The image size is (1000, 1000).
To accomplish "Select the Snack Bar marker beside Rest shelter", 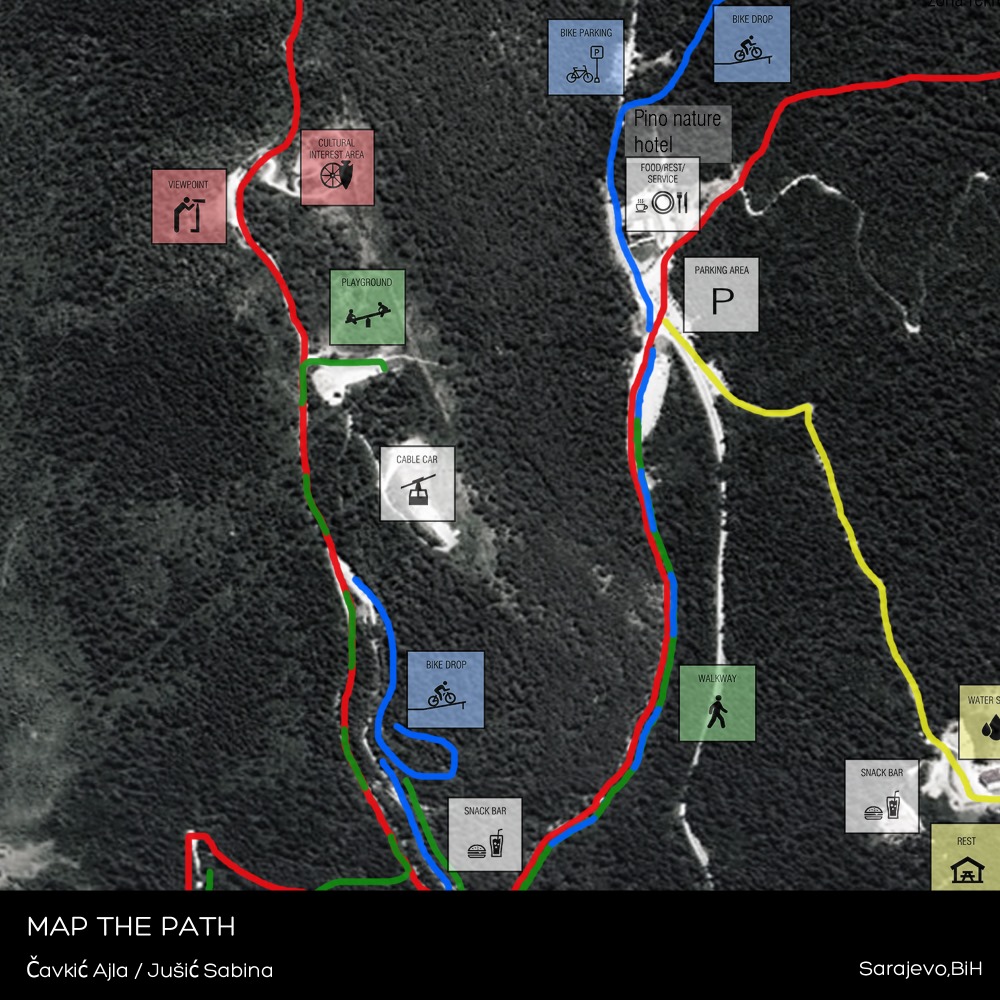I will 882,796.
